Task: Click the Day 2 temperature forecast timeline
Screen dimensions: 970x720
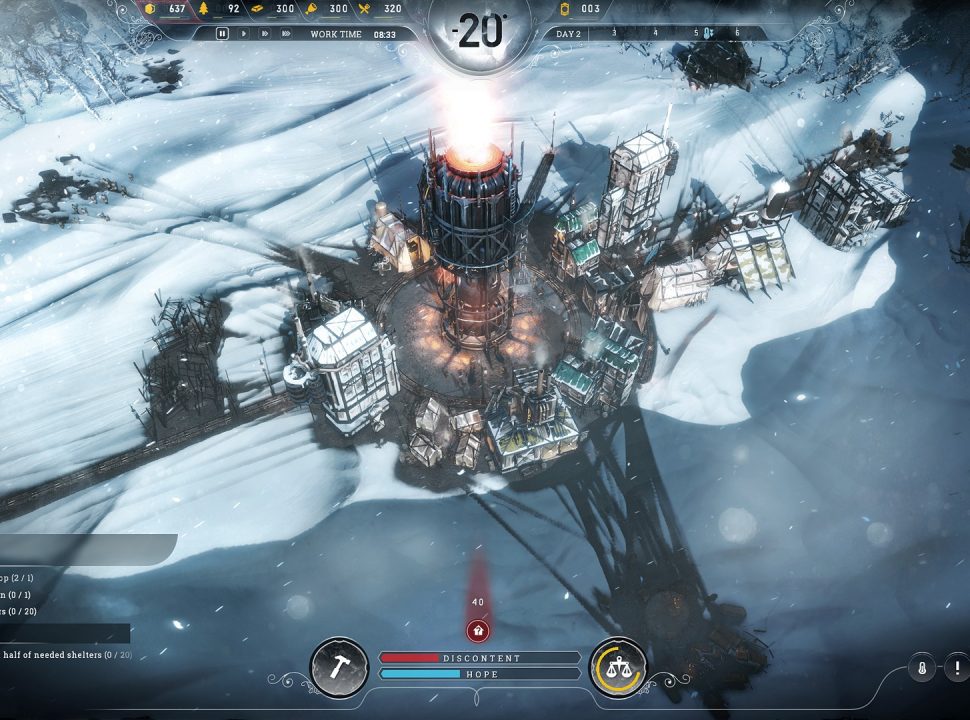Action: tap(650, 33)
